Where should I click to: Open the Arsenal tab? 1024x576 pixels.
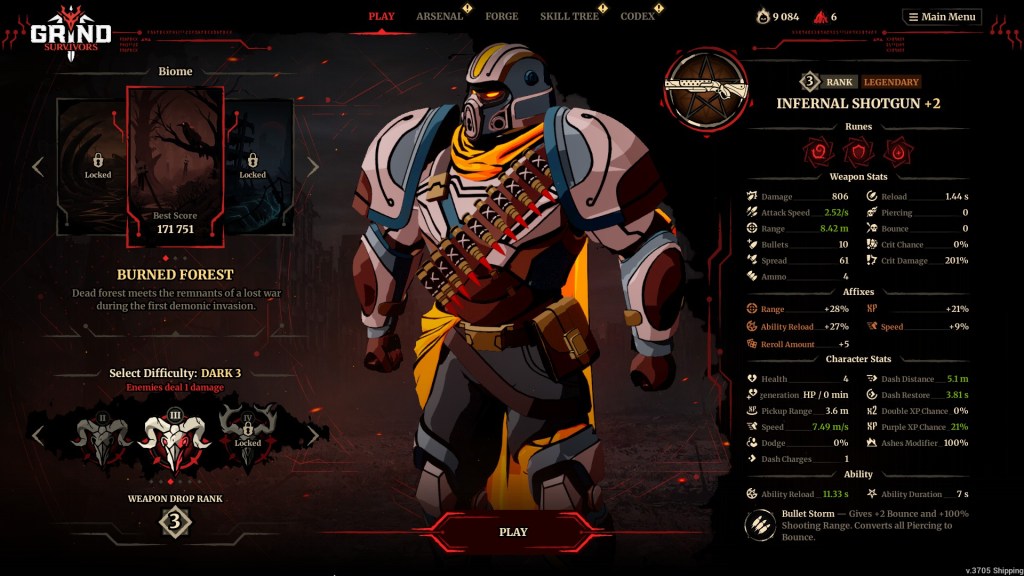point(439,16)
